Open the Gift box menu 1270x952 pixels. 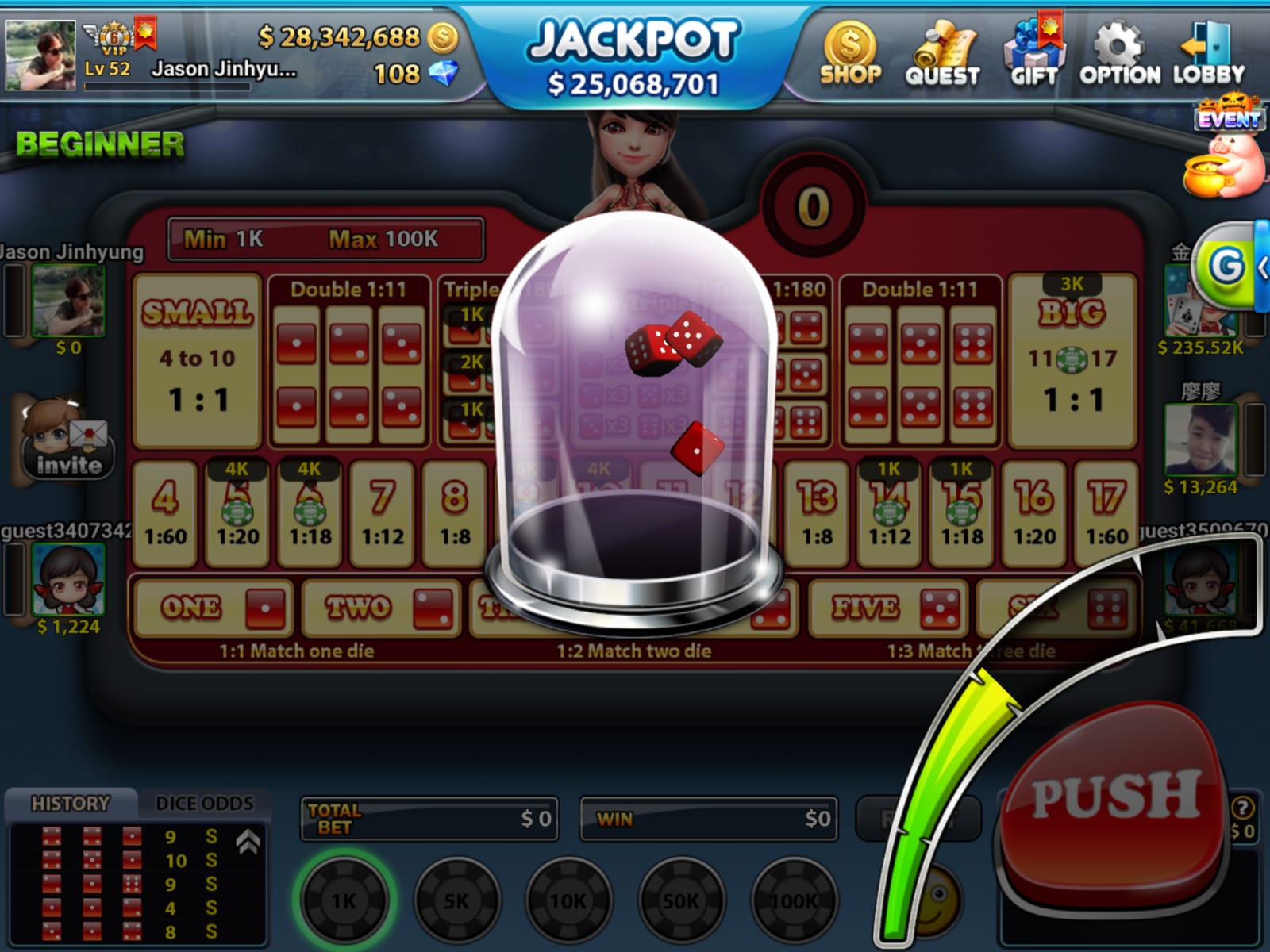coord(1033,54)
